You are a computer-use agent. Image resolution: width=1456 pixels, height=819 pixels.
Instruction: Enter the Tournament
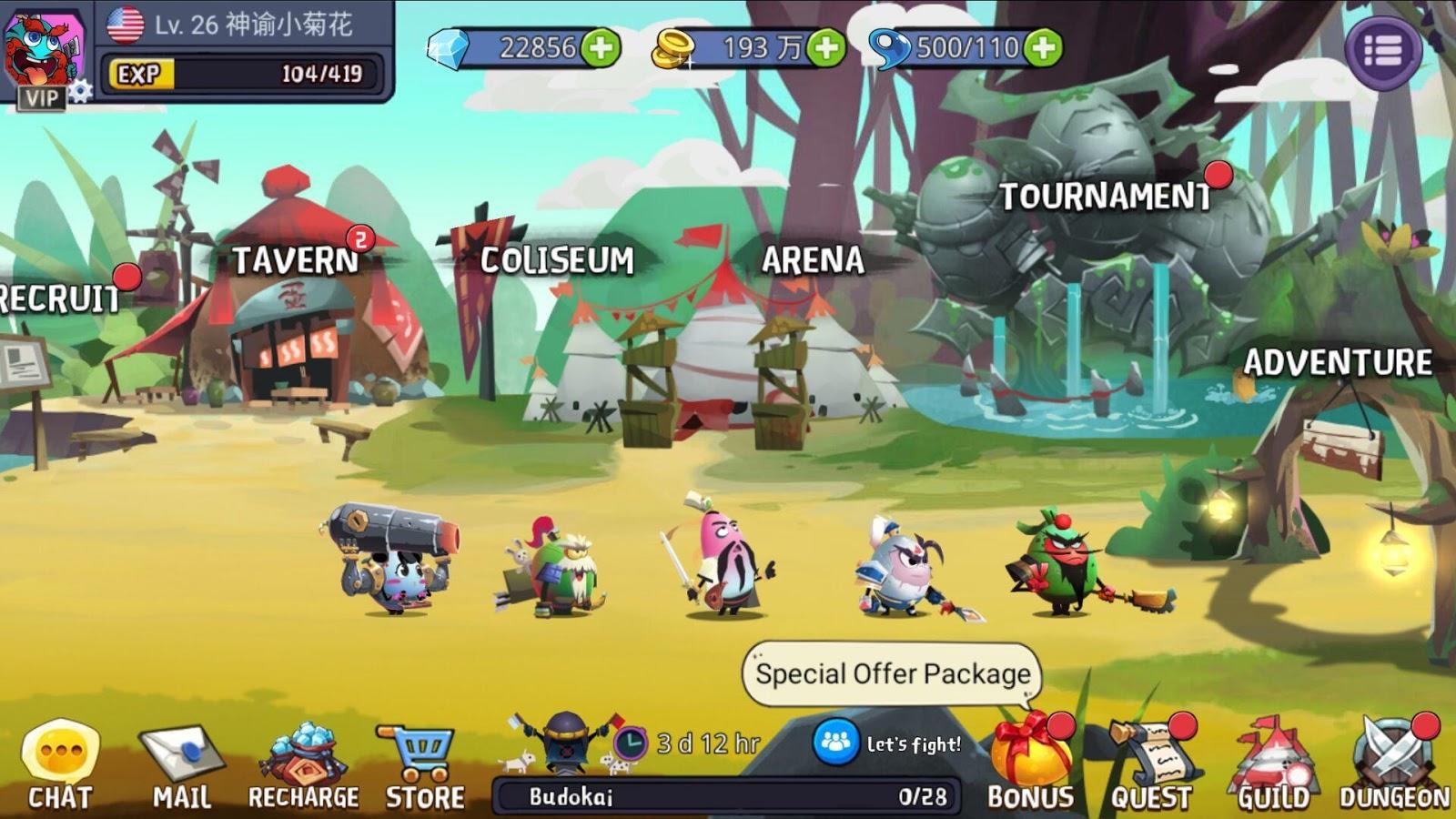(x=1106, y=197)
